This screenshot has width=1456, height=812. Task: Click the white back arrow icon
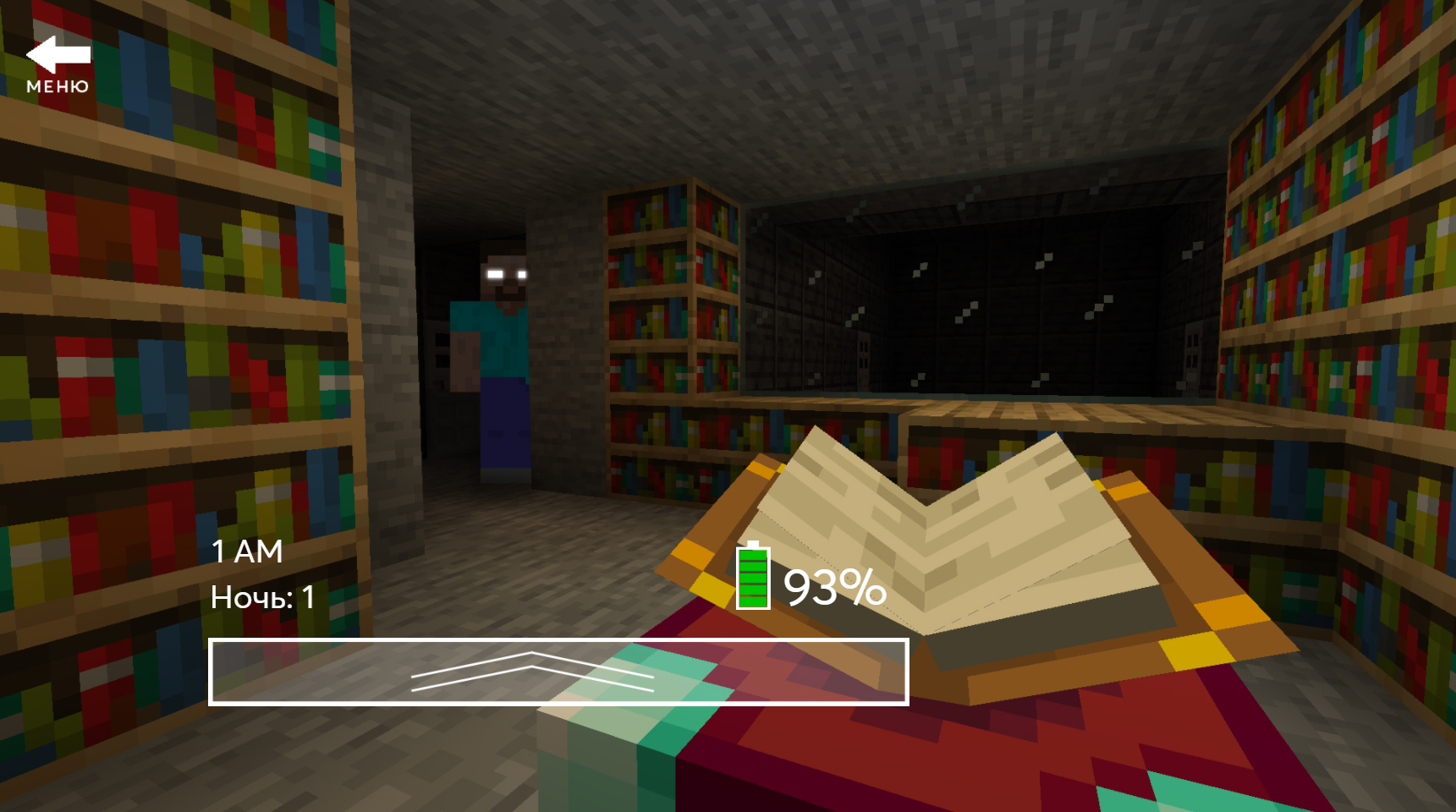(59, 55)
